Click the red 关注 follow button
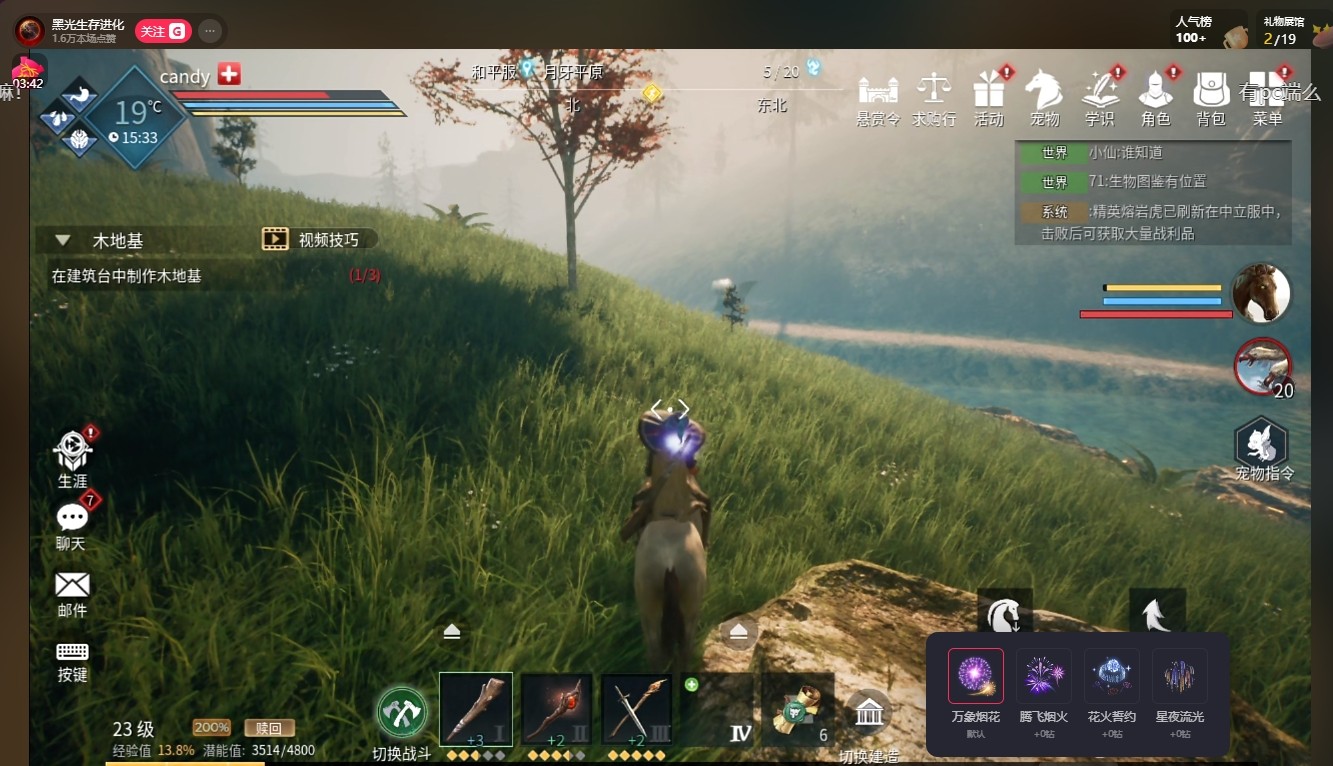Viewport: 1333px width, 766px height. click(x=160, y=31)
